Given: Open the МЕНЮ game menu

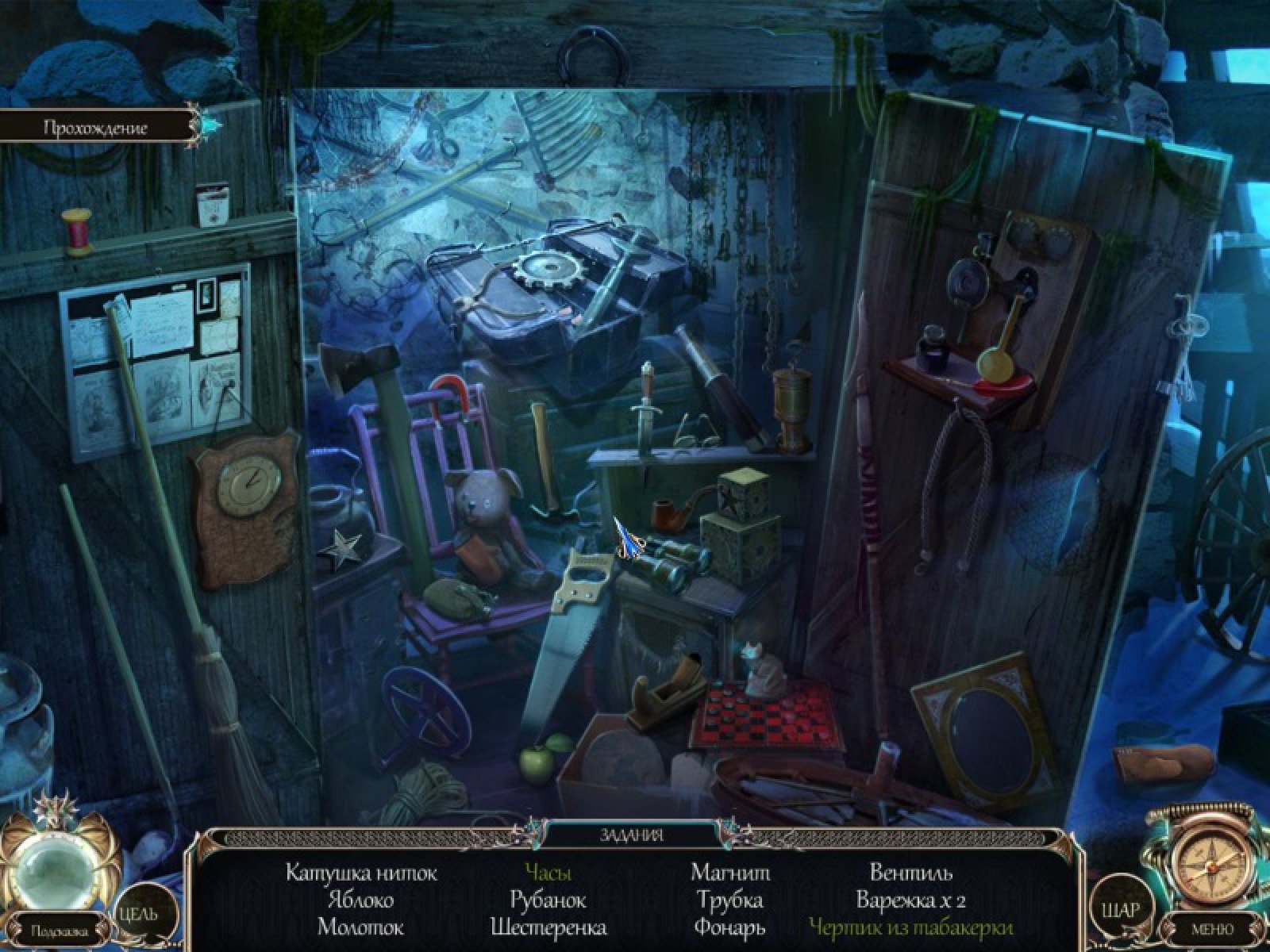Looking at the screenshot, I should point(1213,928).
